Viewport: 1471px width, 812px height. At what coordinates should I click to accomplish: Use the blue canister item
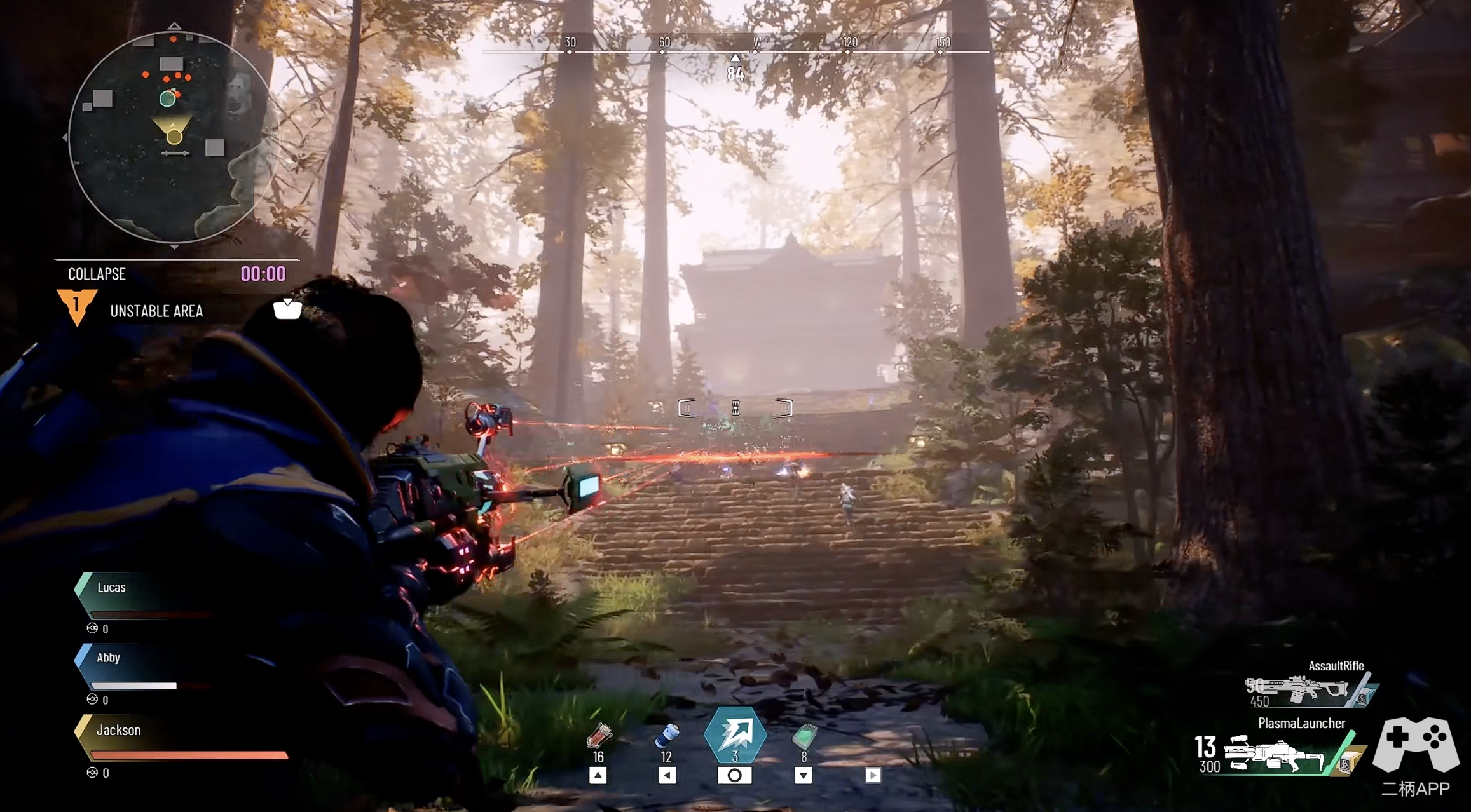coord(666,737)
